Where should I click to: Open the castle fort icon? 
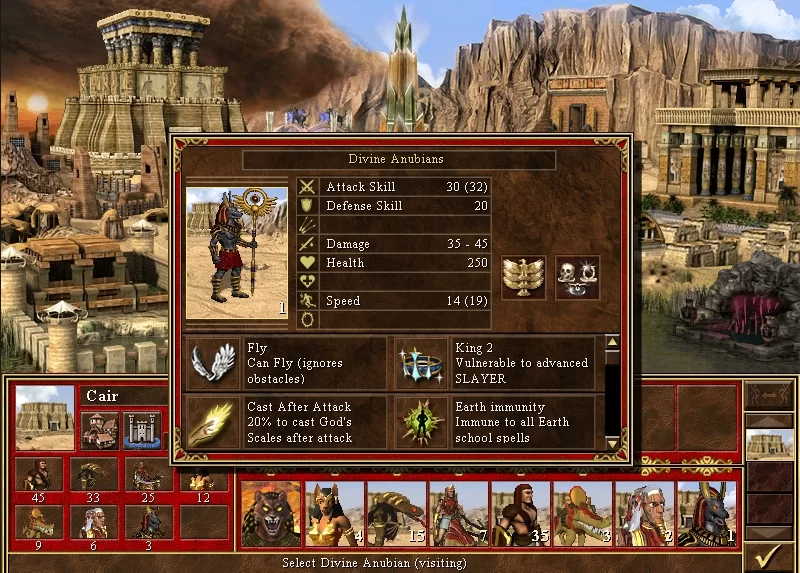[142, 429]
